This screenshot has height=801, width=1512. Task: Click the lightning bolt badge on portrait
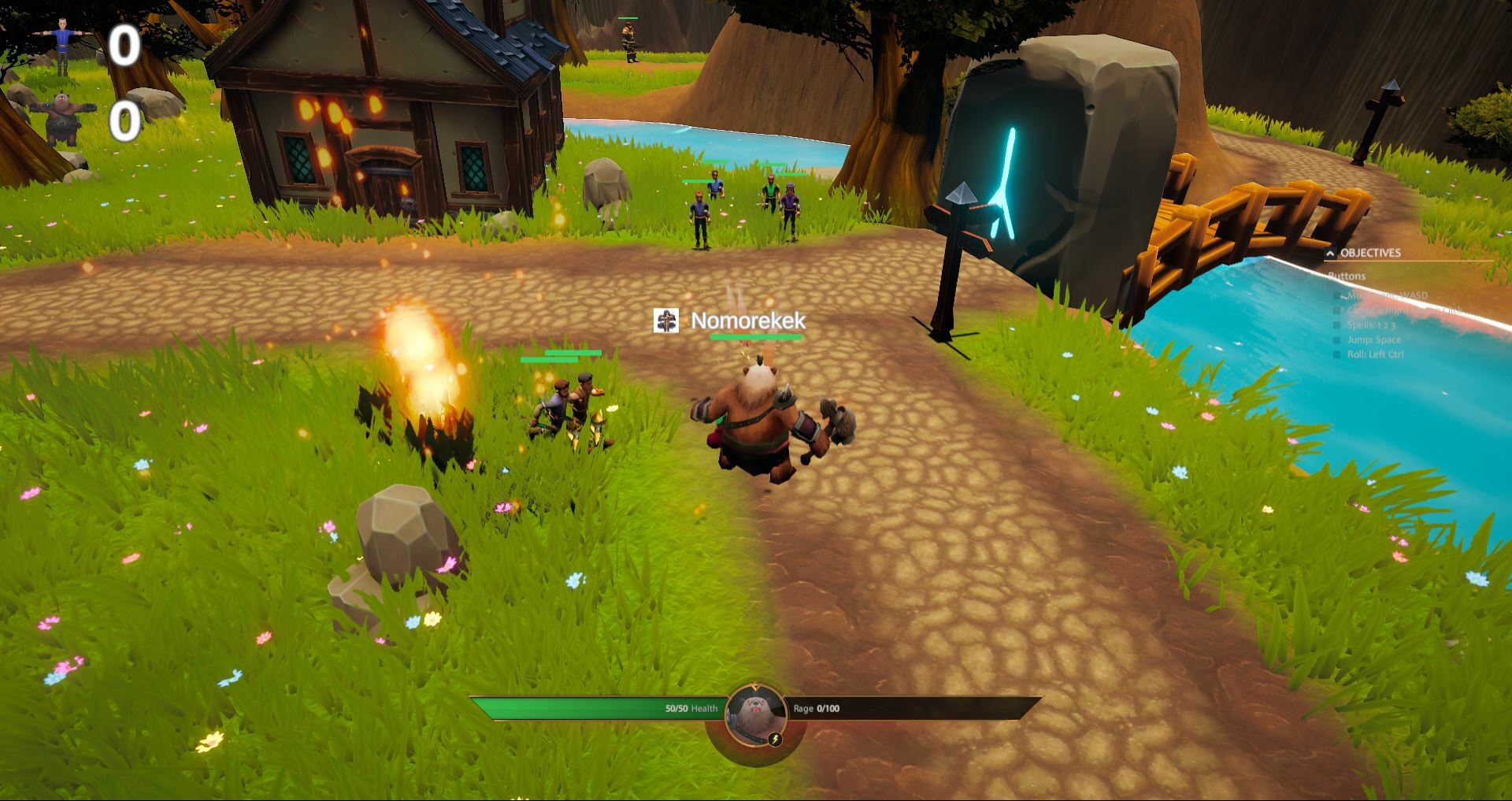(x=775, y=740)
